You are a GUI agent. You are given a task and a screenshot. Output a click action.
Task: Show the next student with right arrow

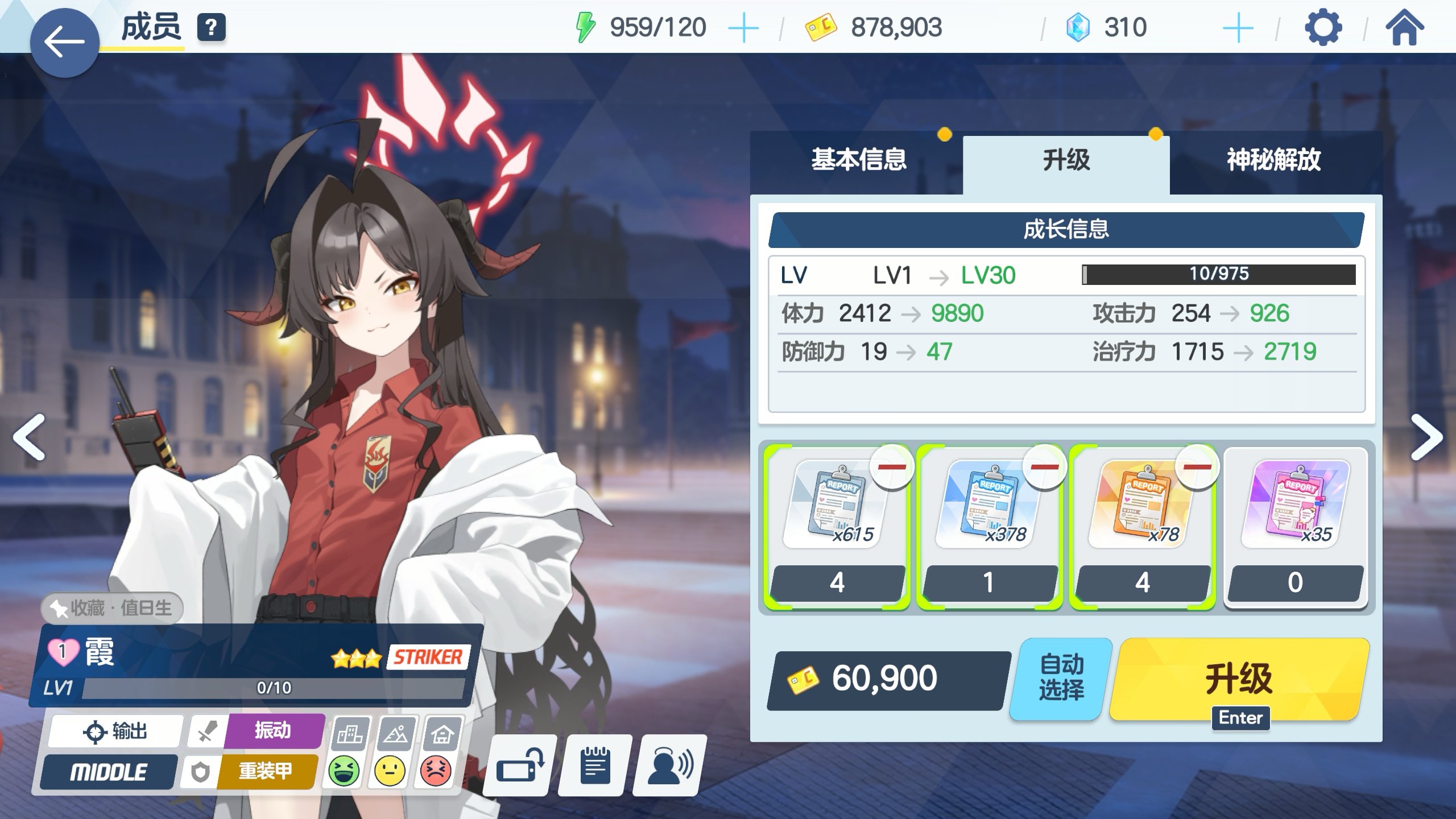pyautogui.click(x=1426, y=437)
